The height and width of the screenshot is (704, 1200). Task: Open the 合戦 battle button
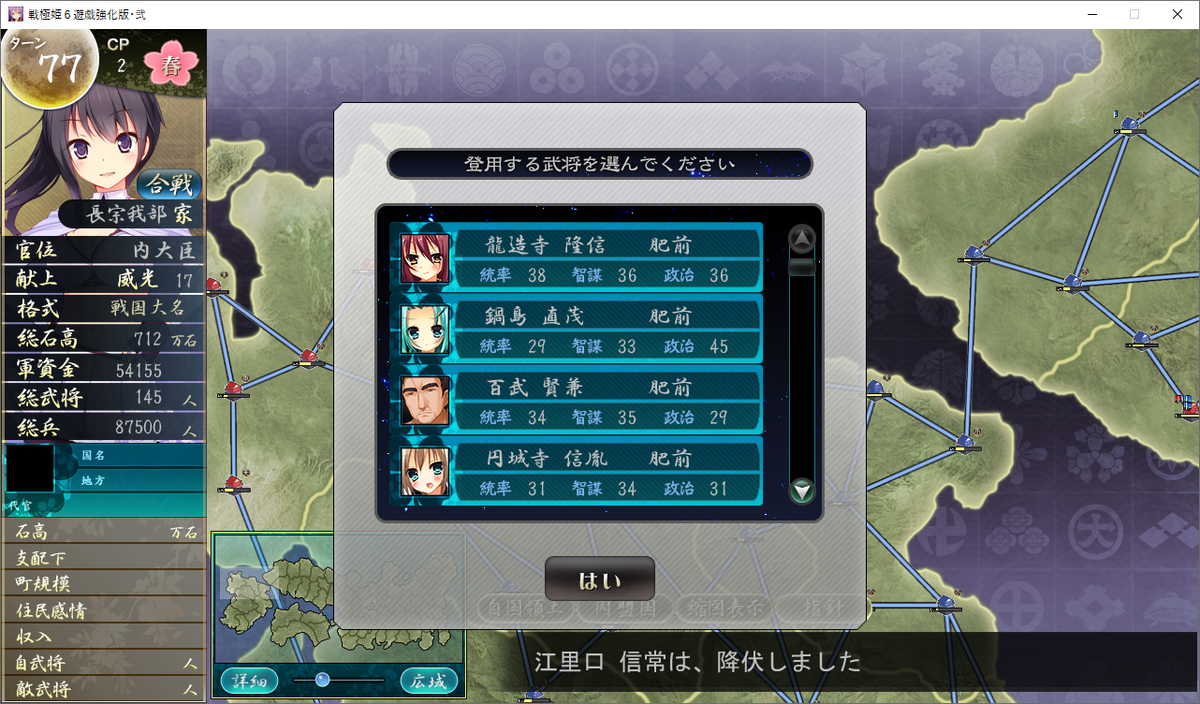(169, 185)
